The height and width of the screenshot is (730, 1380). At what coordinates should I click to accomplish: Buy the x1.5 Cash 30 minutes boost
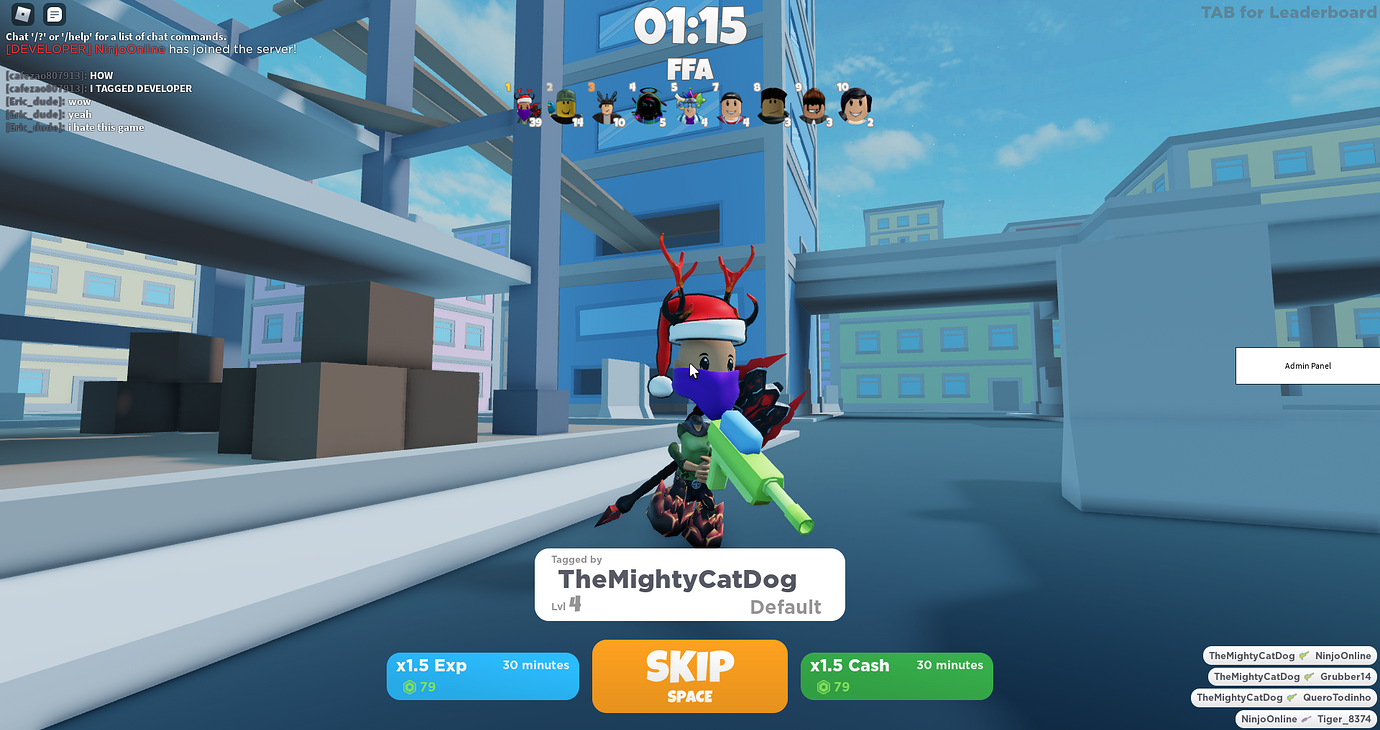click(x=896, y=676)
